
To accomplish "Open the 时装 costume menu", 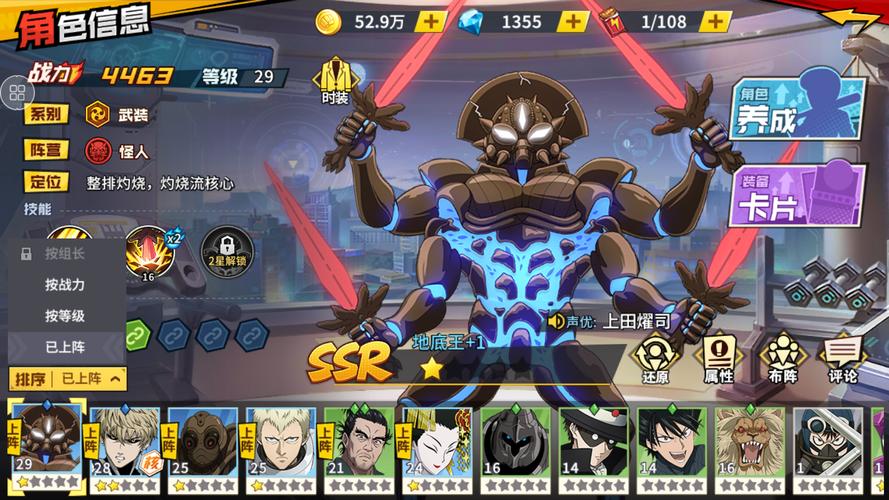I will point(335,80).
